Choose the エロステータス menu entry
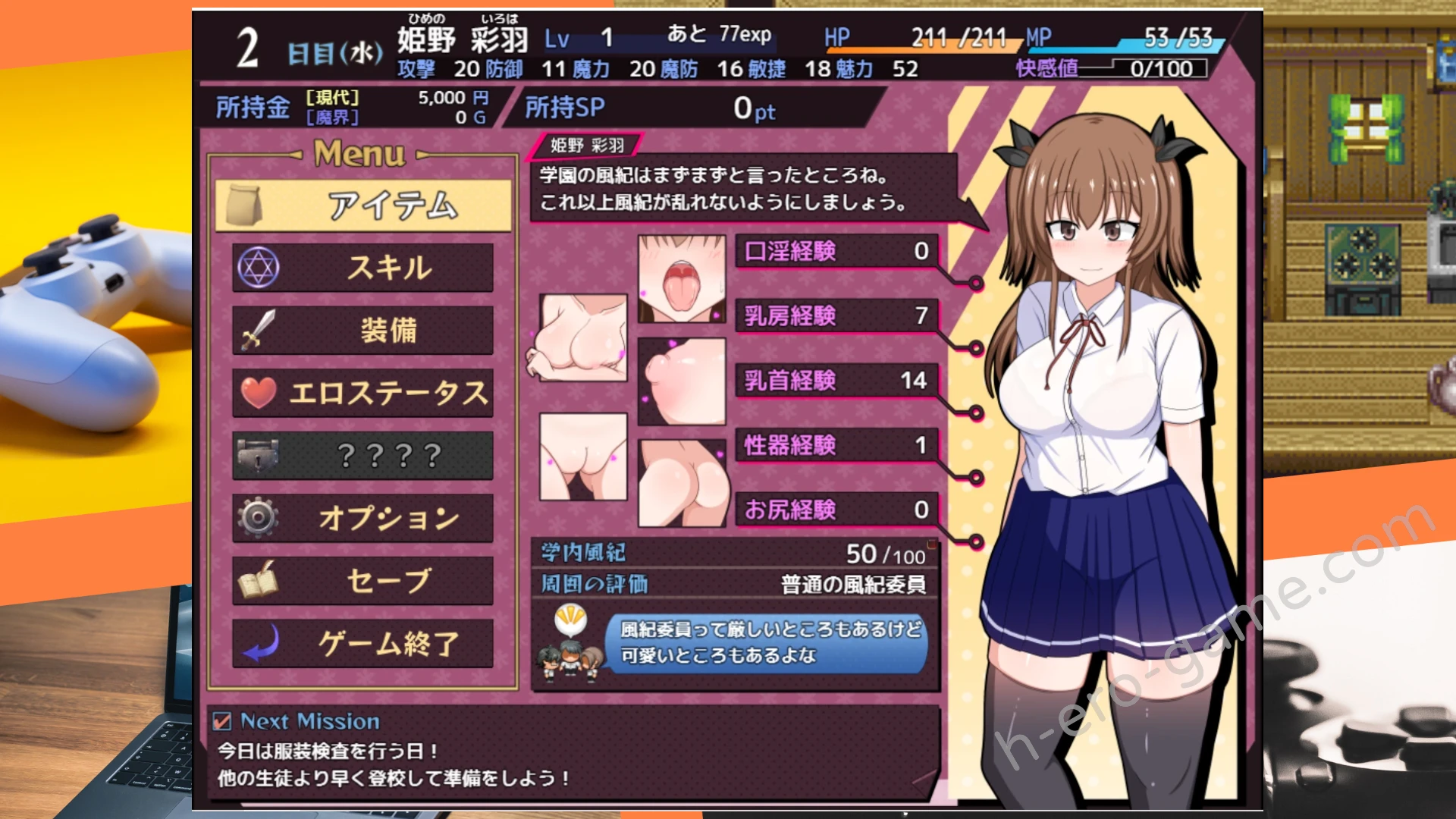The image size is (1456, 819). coord(363,393)
